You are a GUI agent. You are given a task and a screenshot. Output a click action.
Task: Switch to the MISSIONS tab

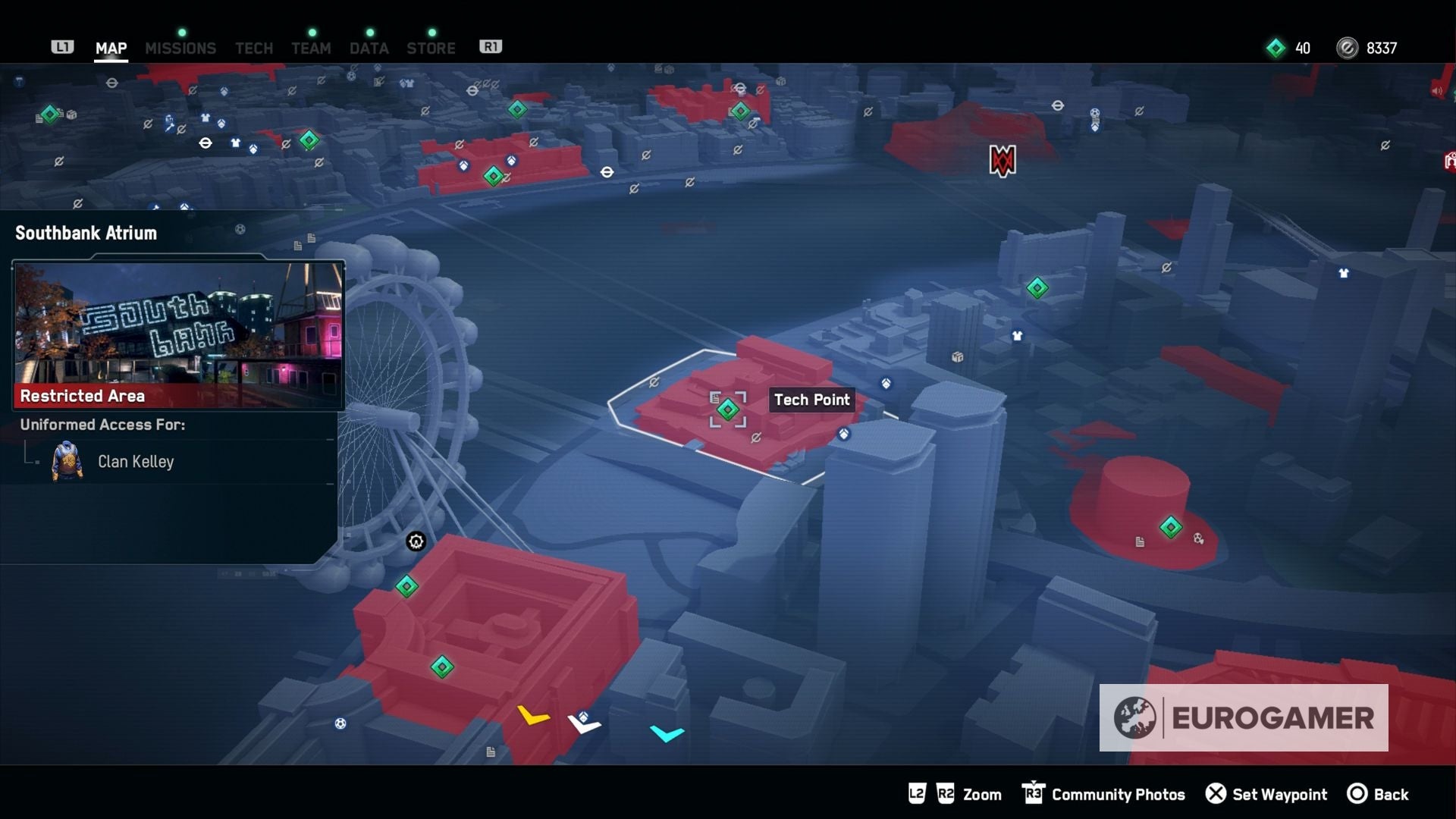pos(180,47)
